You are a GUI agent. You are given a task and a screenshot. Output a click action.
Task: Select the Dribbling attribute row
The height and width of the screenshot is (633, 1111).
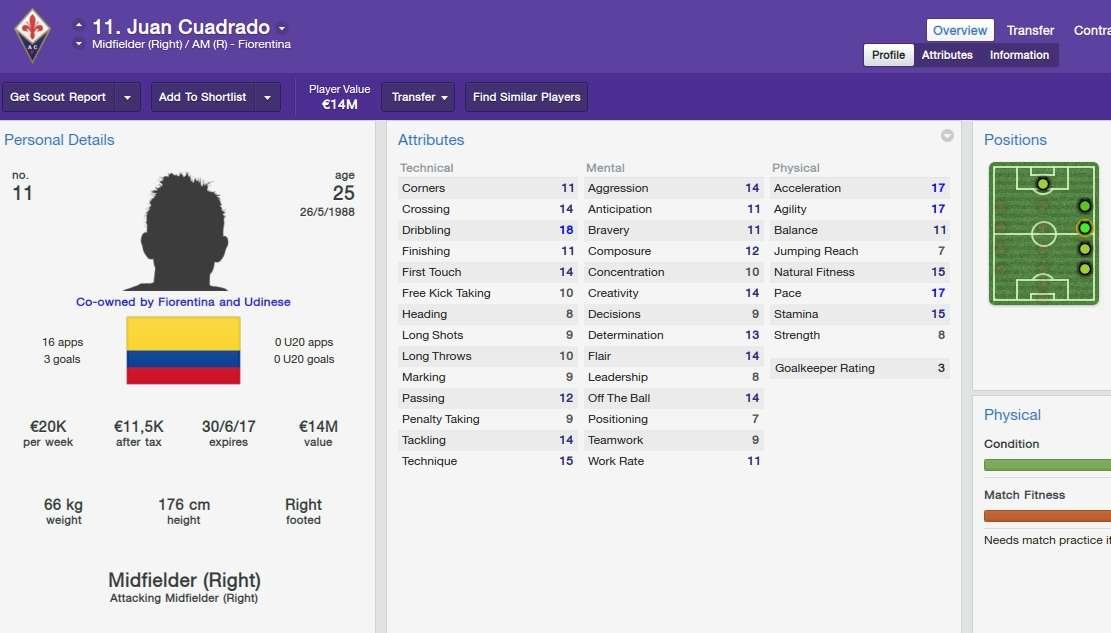487,230
